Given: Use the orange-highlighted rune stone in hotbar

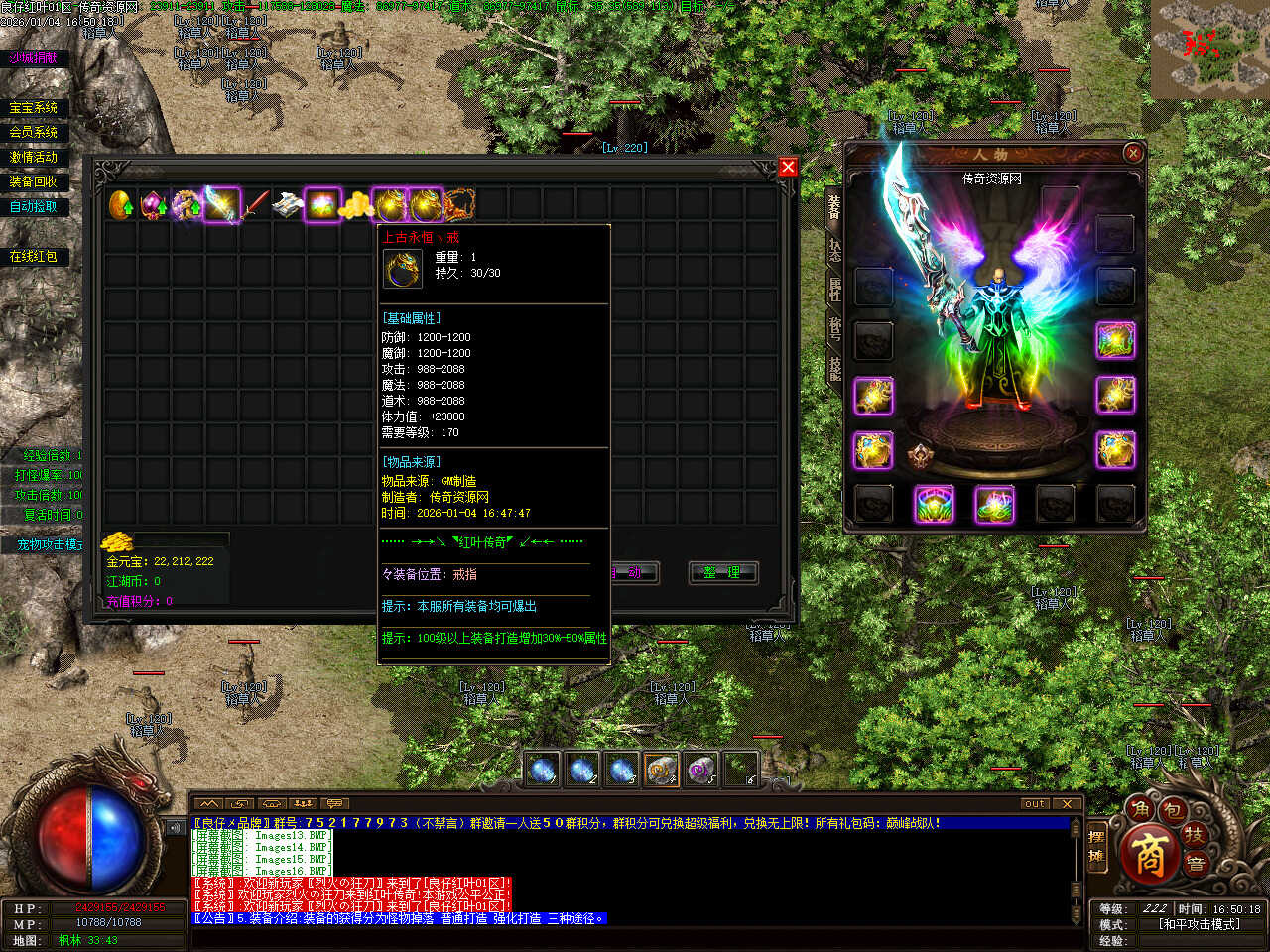Looking at the screenshot, I should (661, 770).
